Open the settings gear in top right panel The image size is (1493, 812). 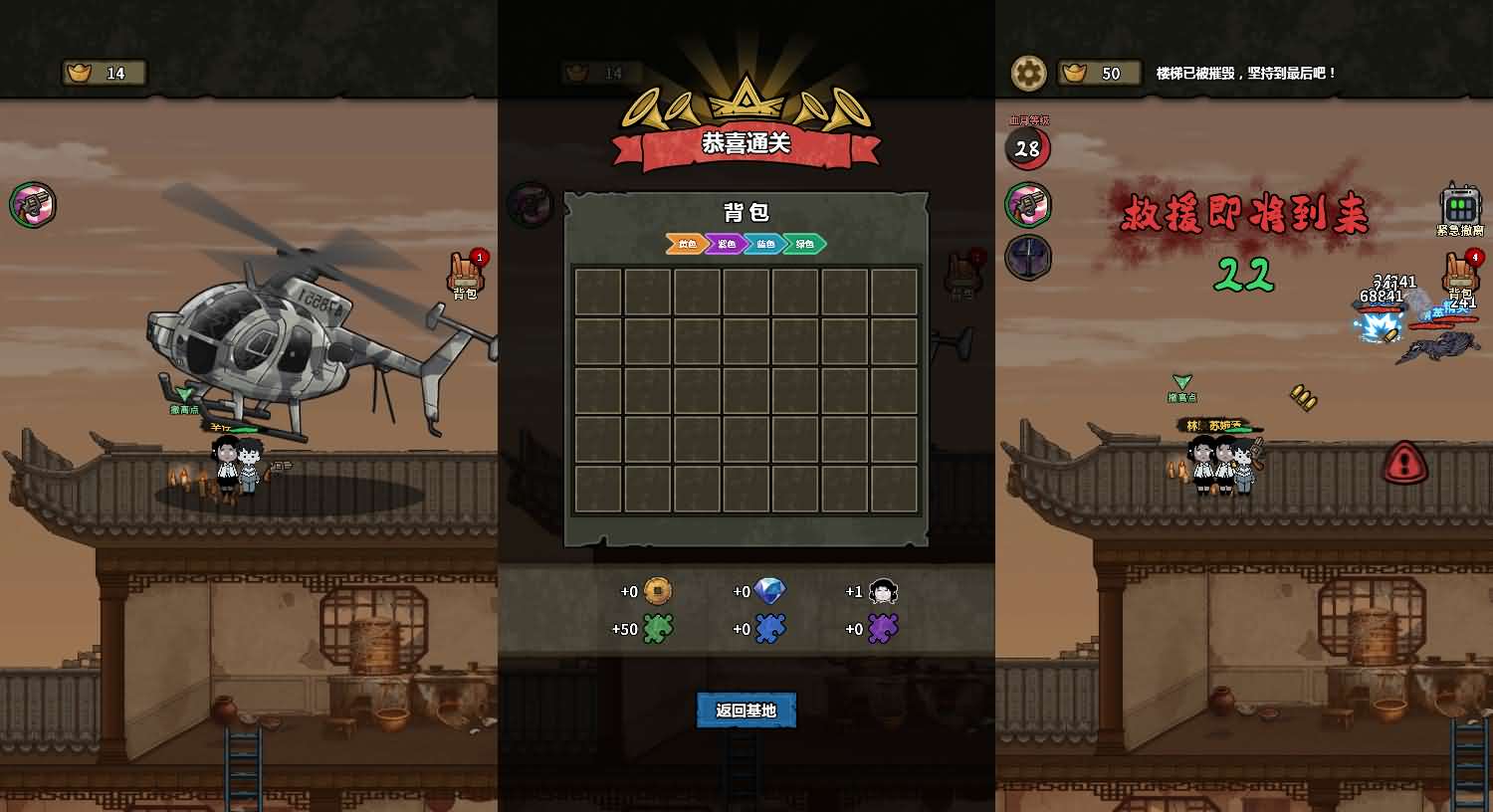pyautogui.click(x=1028, y=73)
